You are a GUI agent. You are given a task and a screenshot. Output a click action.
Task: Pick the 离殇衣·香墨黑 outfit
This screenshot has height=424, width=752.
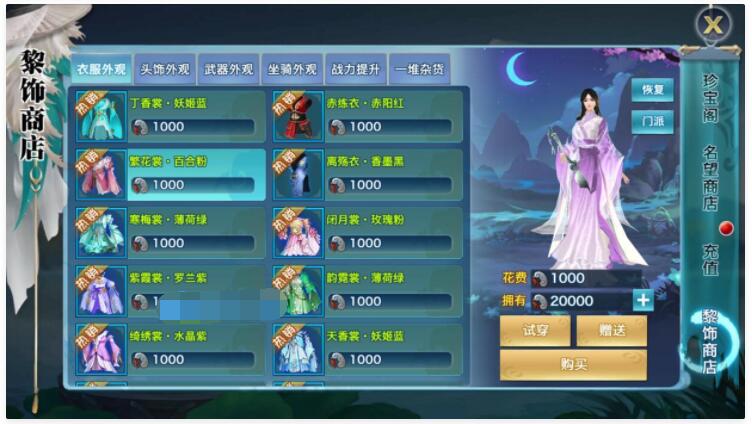[367, 175]
